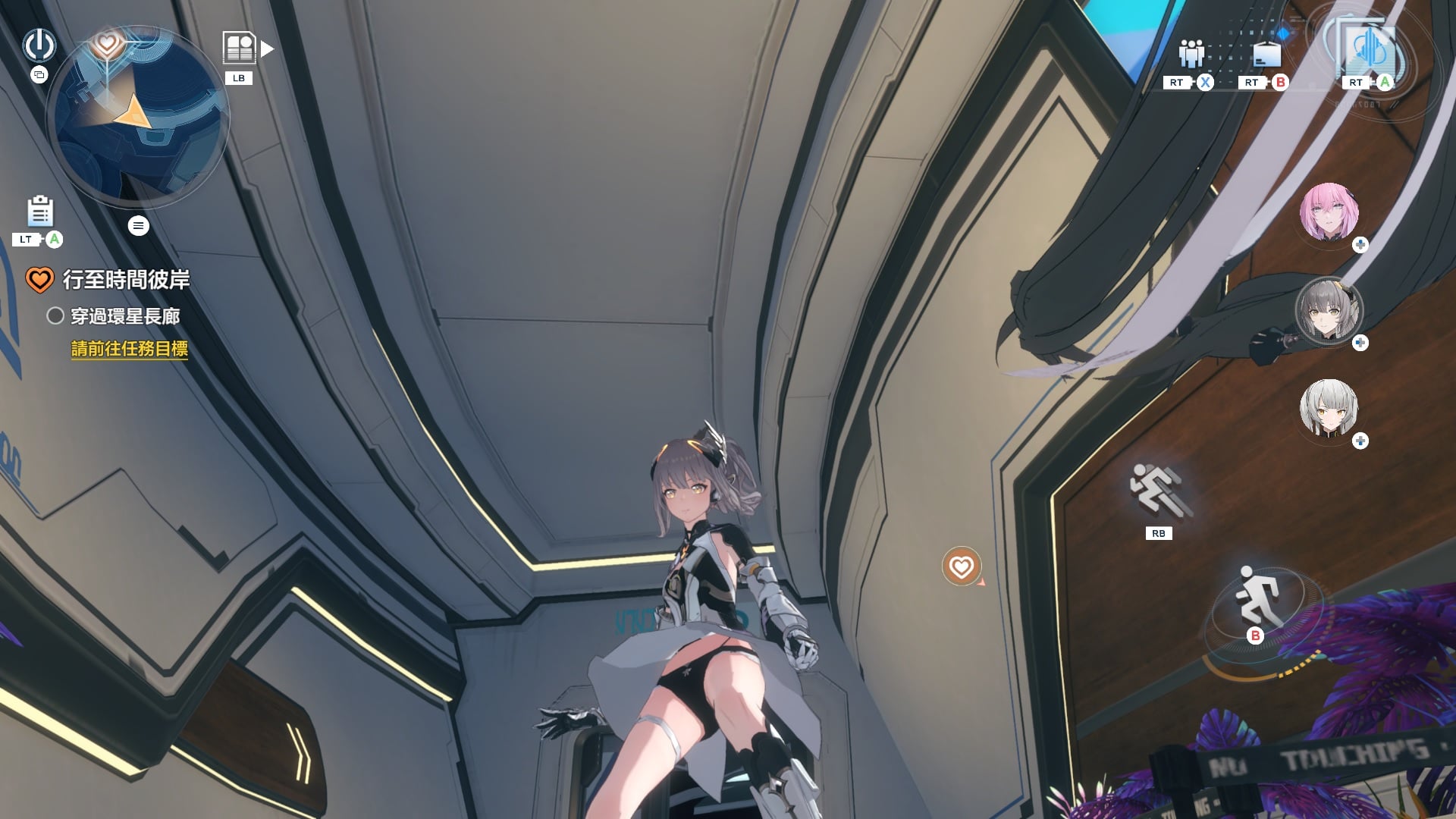This screenshot has height=819, width=1456.
Task: Click the heart quest waypoint marker
Action: [961, 566]
